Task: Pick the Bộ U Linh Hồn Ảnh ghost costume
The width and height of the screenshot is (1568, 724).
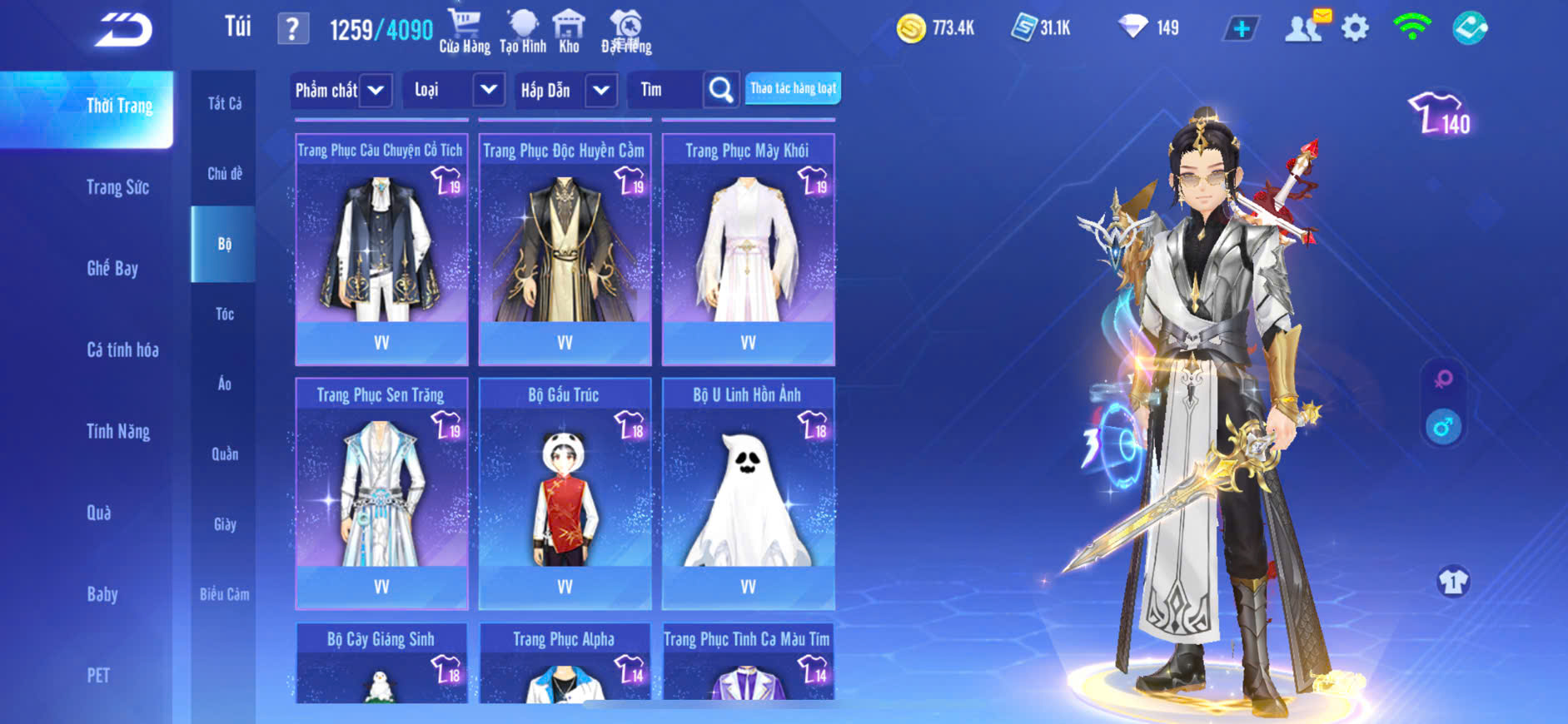Action: (748, 493)
